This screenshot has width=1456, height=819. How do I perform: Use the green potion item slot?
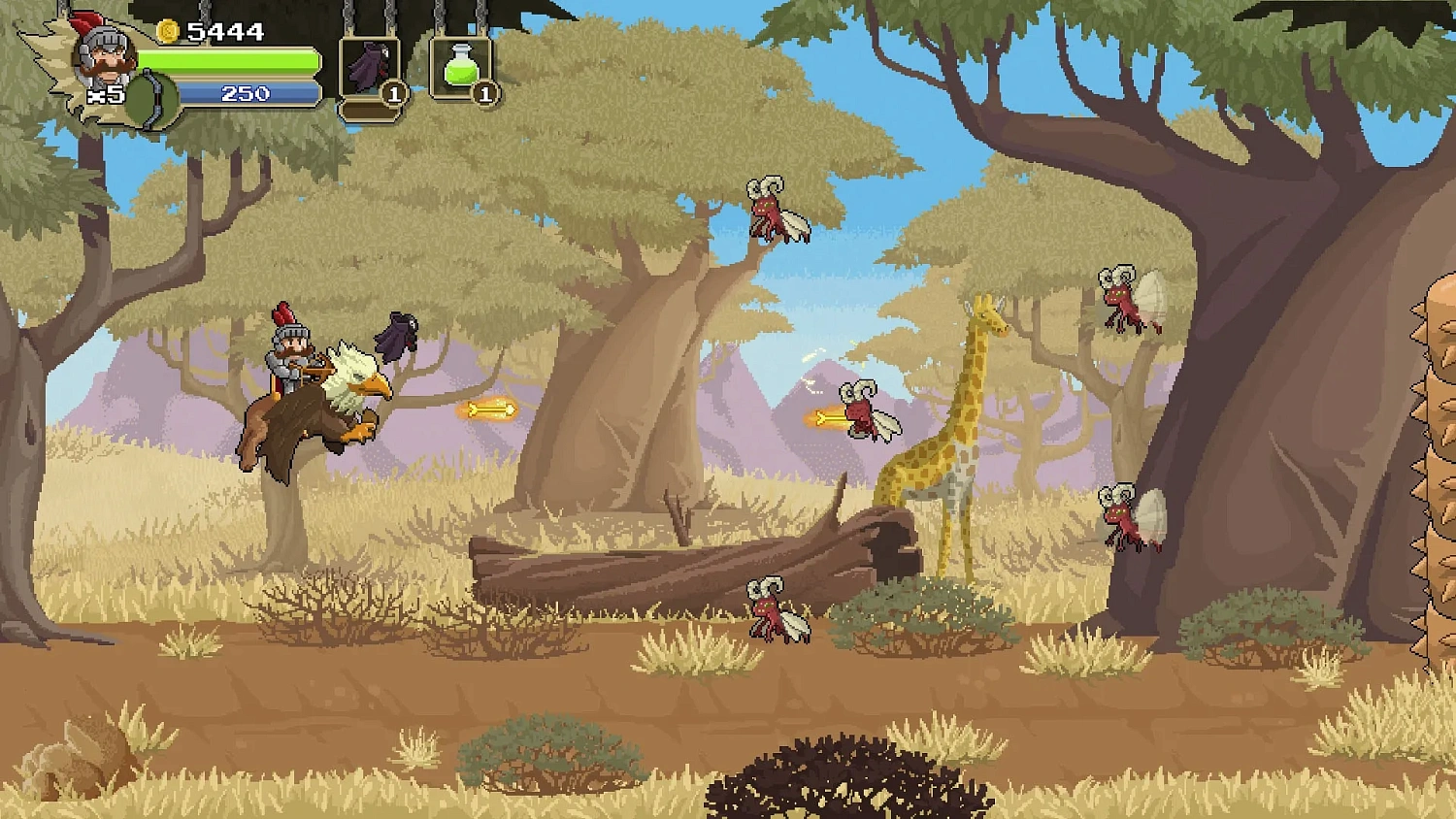[458, 64]
